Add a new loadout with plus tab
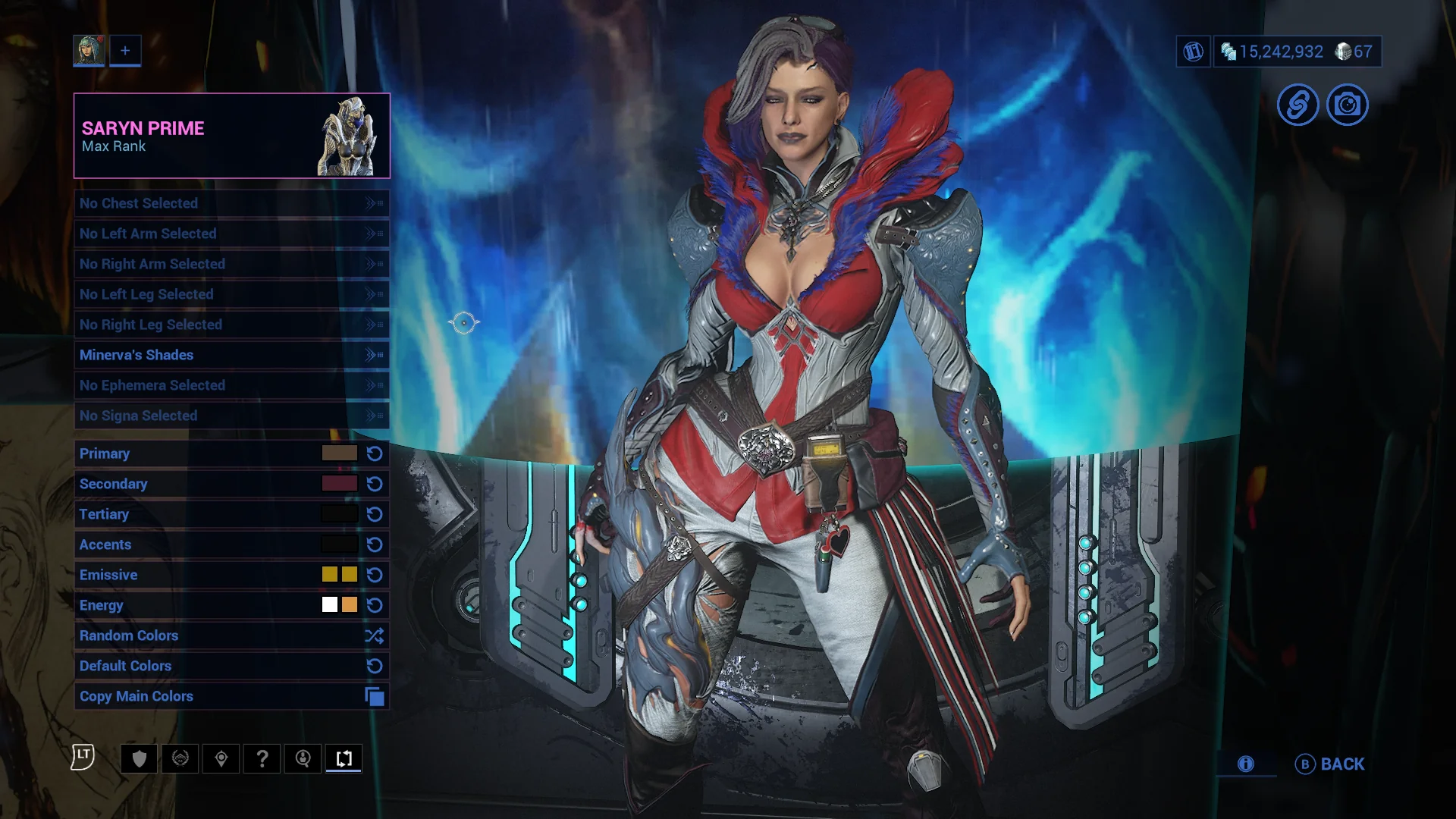 pyautogui.click(x=125, y=51)
